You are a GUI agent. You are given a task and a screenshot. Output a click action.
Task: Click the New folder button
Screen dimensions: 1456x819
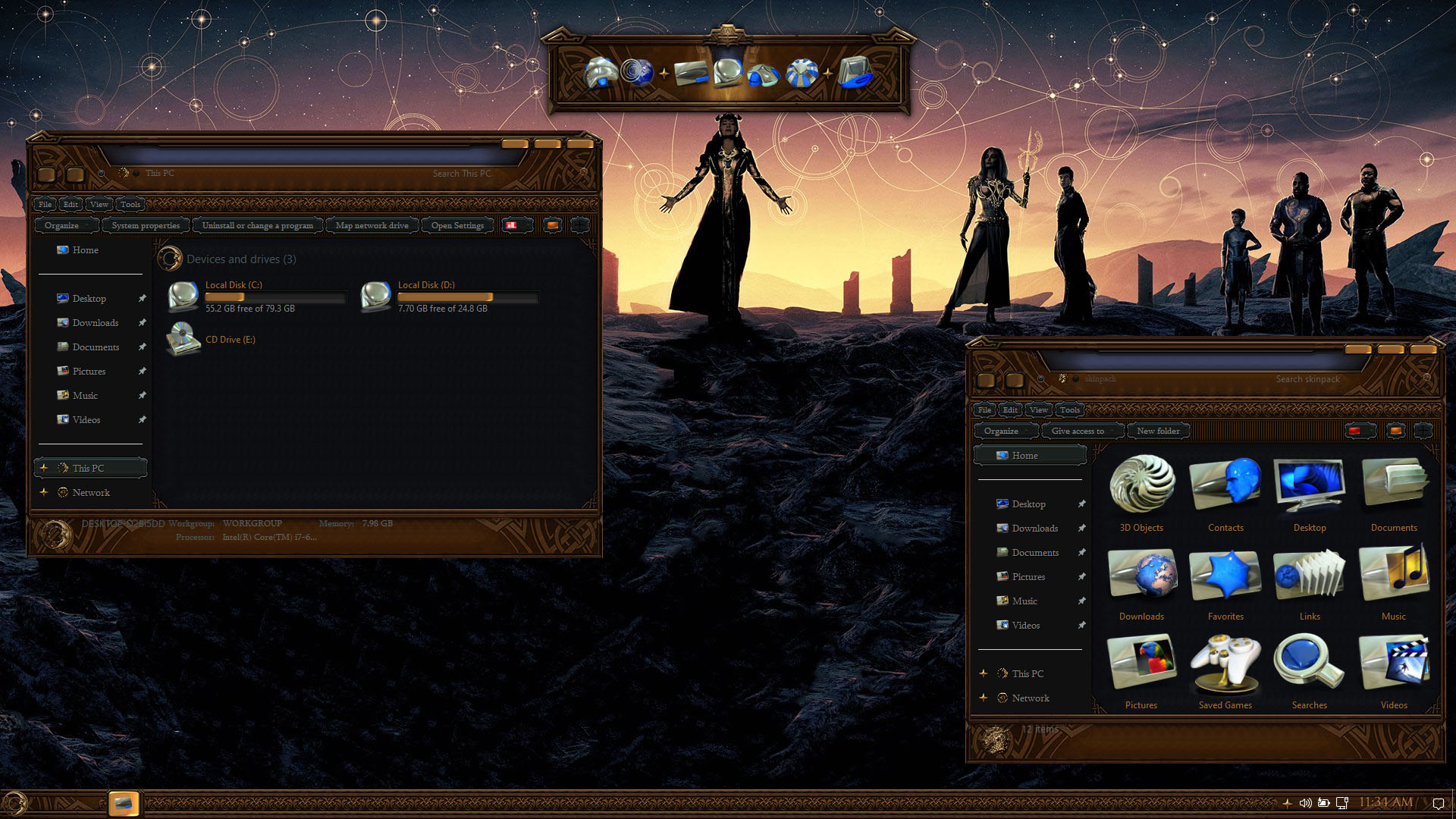[1158, 431]
